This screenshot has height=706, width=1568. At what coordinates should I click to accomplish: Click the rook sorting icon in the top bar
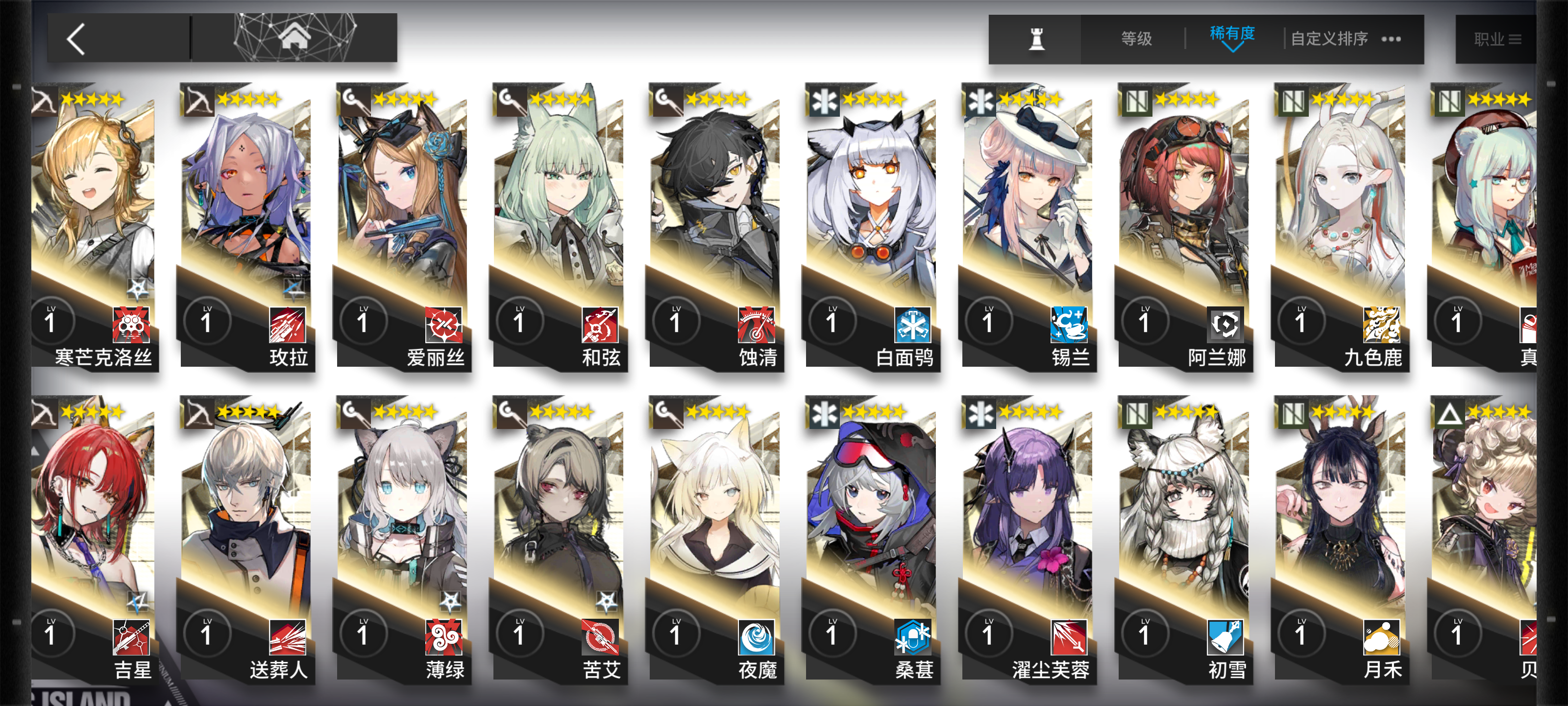1038,38
